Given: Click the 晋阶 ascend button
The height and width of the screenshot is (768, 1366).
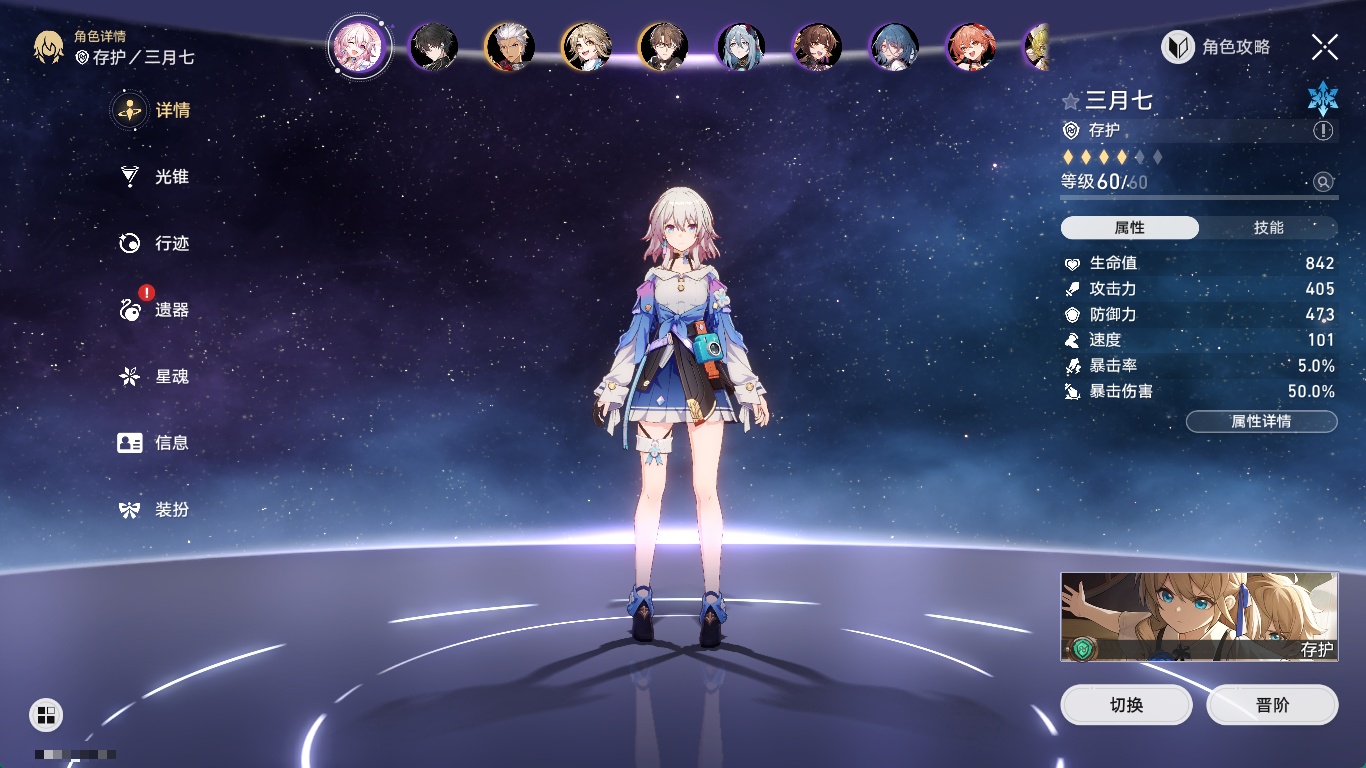Looking at the screenshot, I should pos(1272,705).
